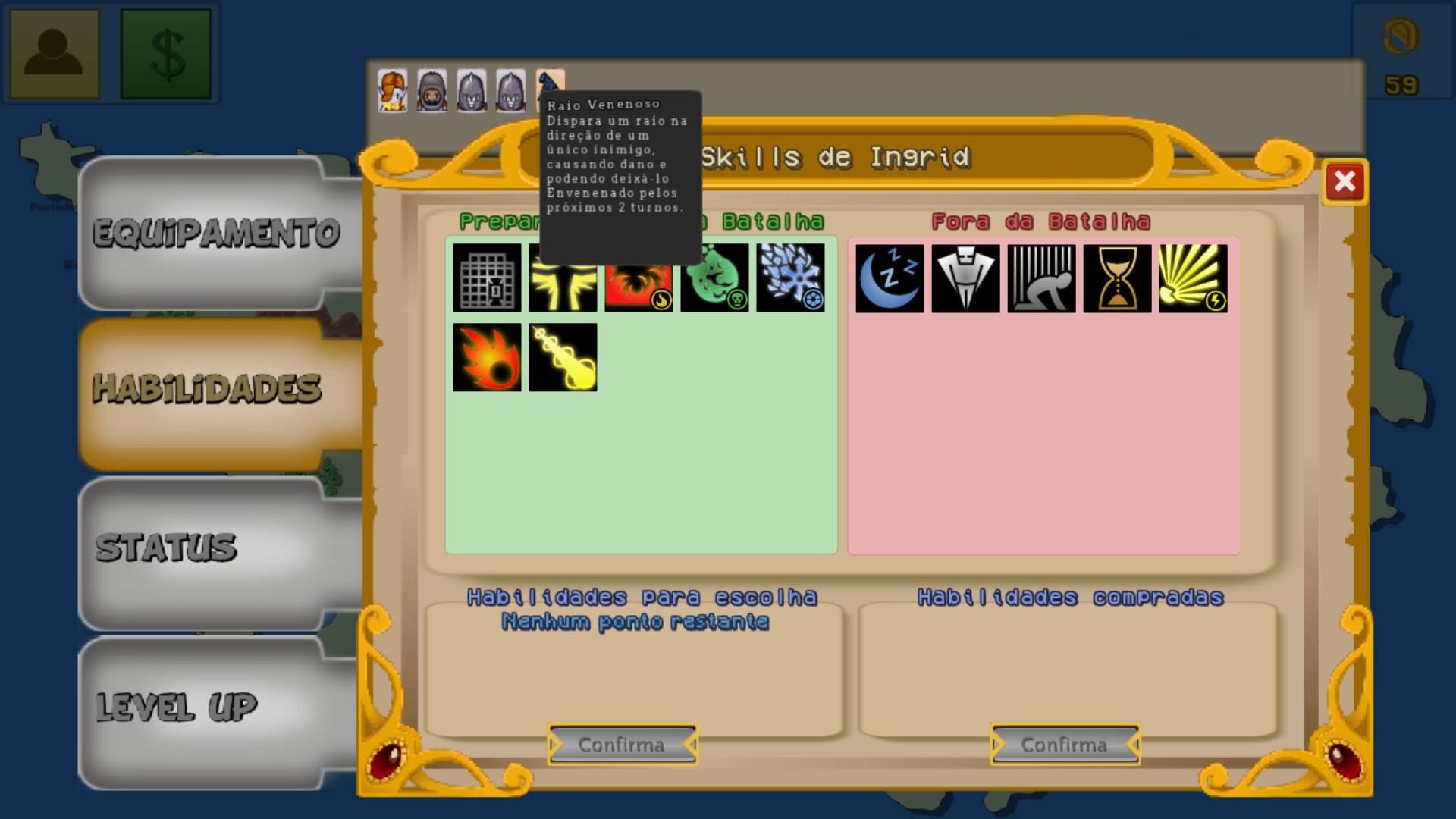1456x819 pixels.
Task: Select the sleeping moon skill in Fora da Batalha
Action: [890, 278]
